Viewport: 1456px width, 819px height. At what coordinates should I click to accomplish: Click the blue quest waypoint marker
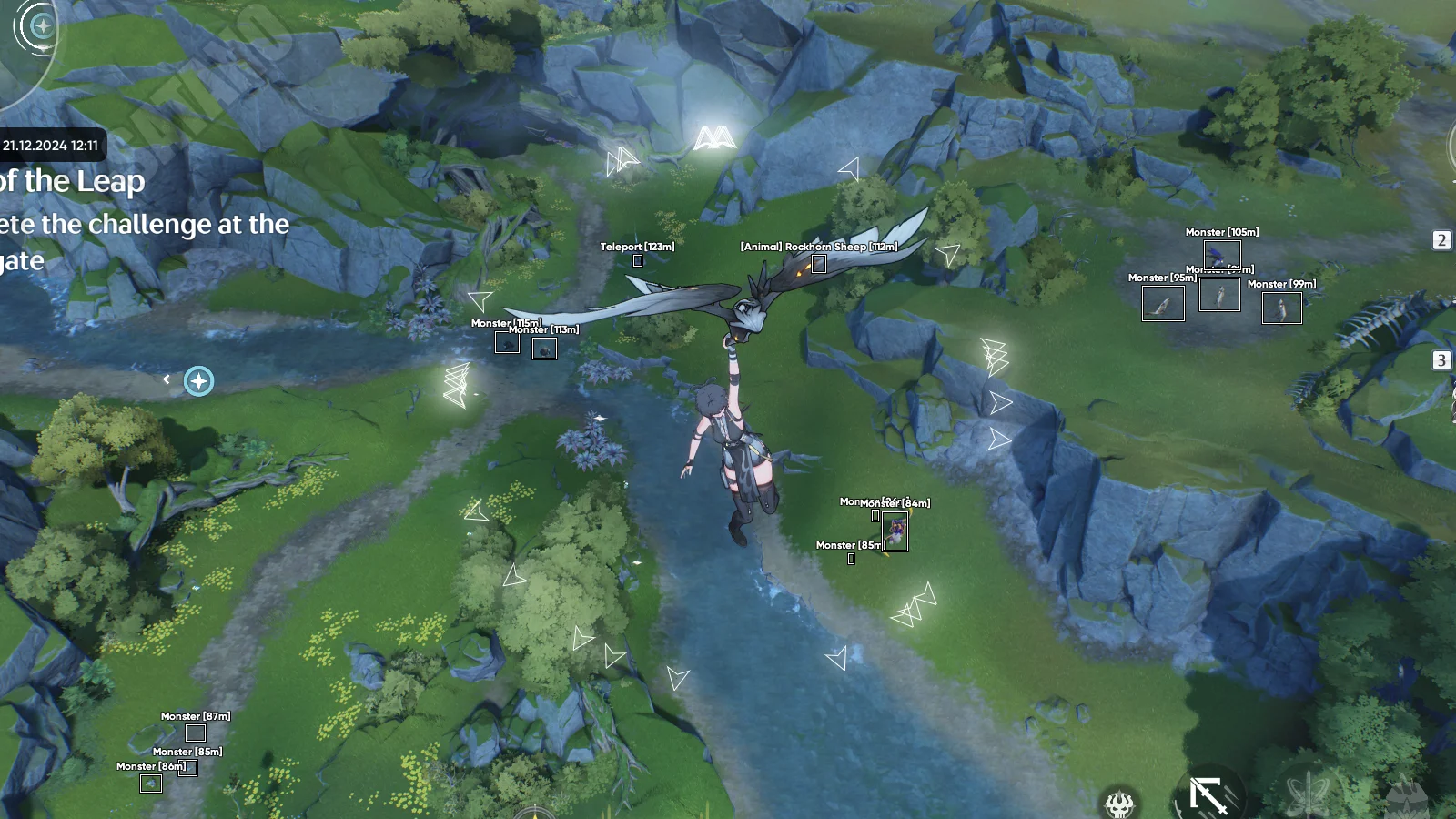click(198, 380)
